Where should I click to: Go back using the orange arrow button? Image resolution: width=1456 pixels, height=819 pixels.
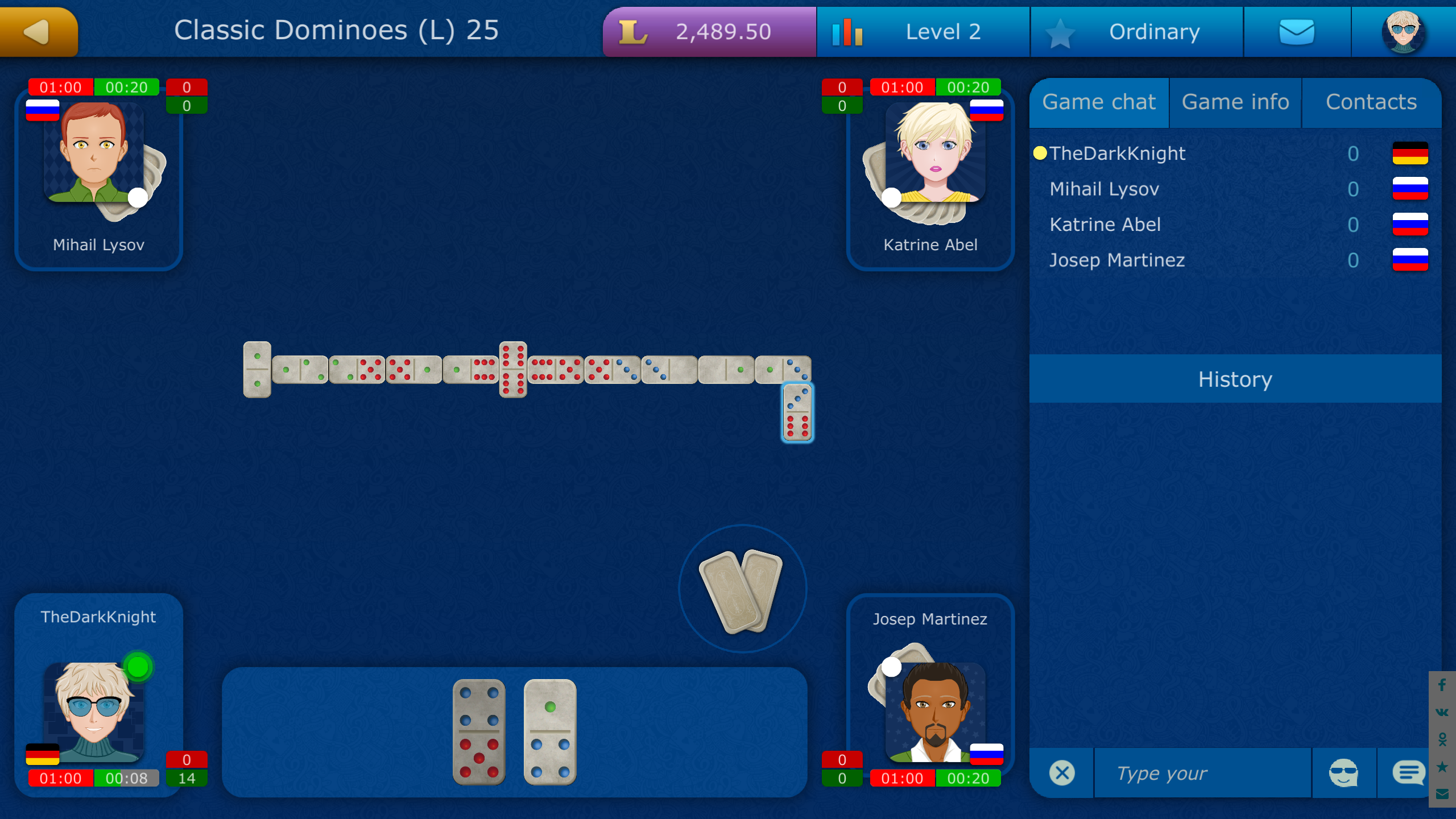(x=37, y=31)
